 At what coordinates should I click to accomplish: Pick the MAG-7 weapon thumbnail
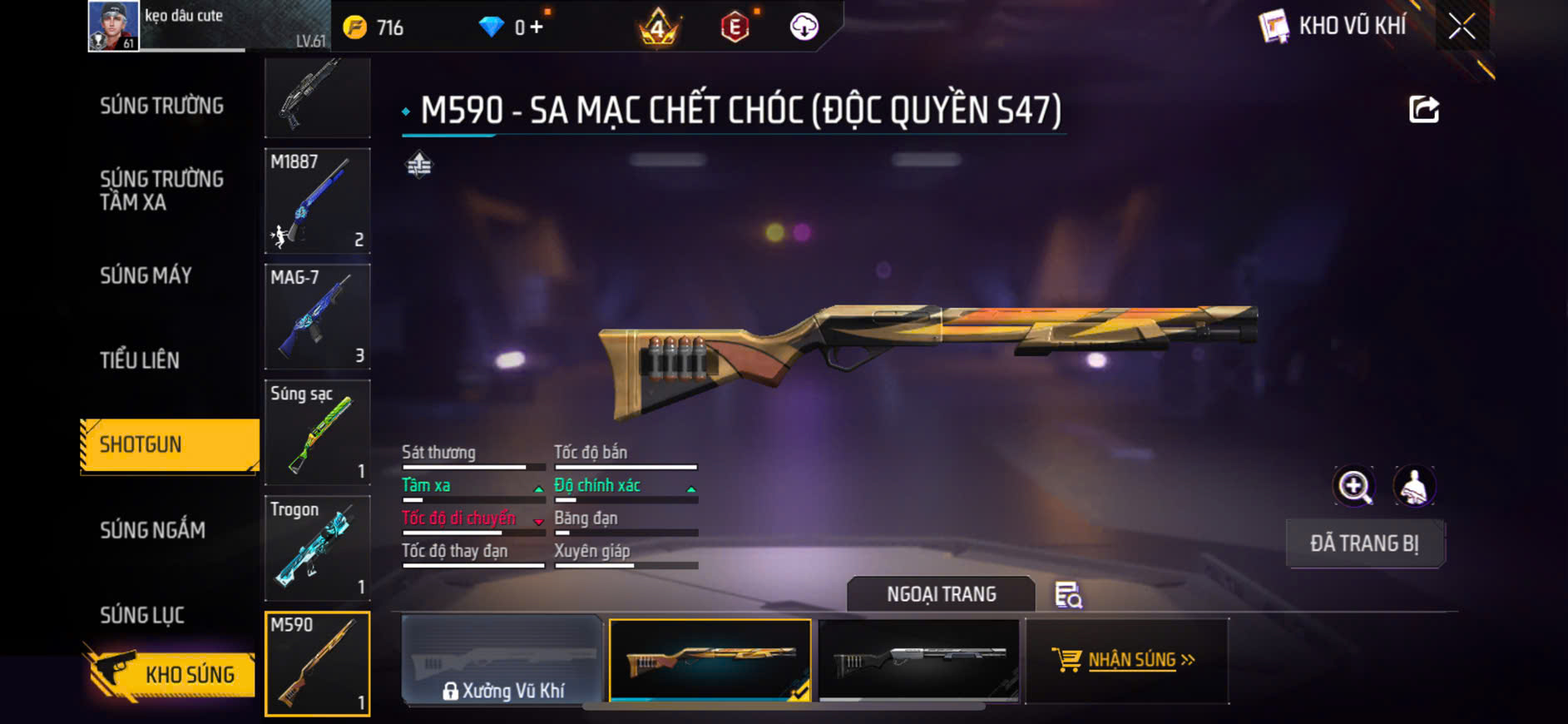317,316
